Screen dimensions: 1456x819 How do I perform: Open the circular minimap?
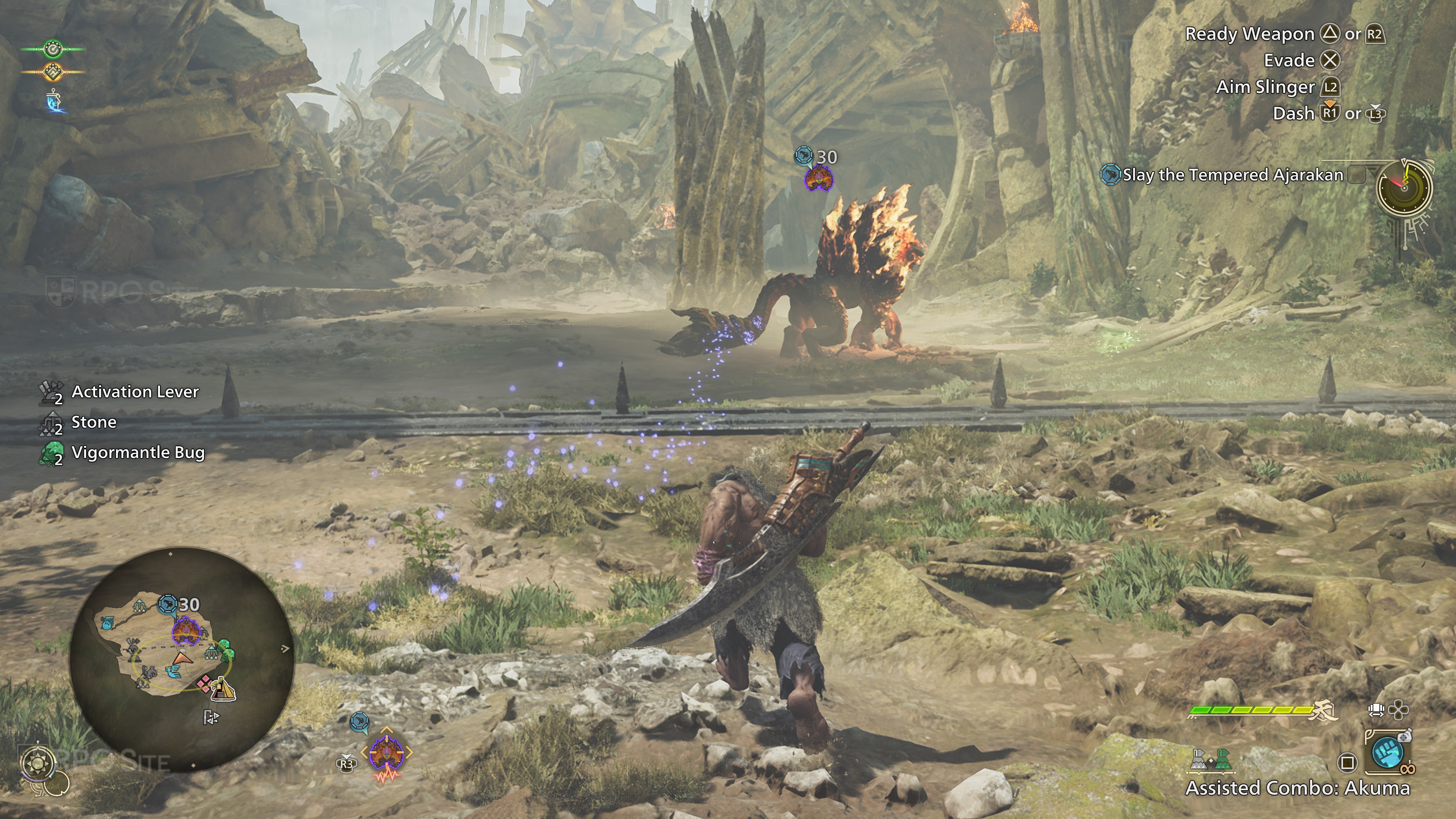coord(182,659)
